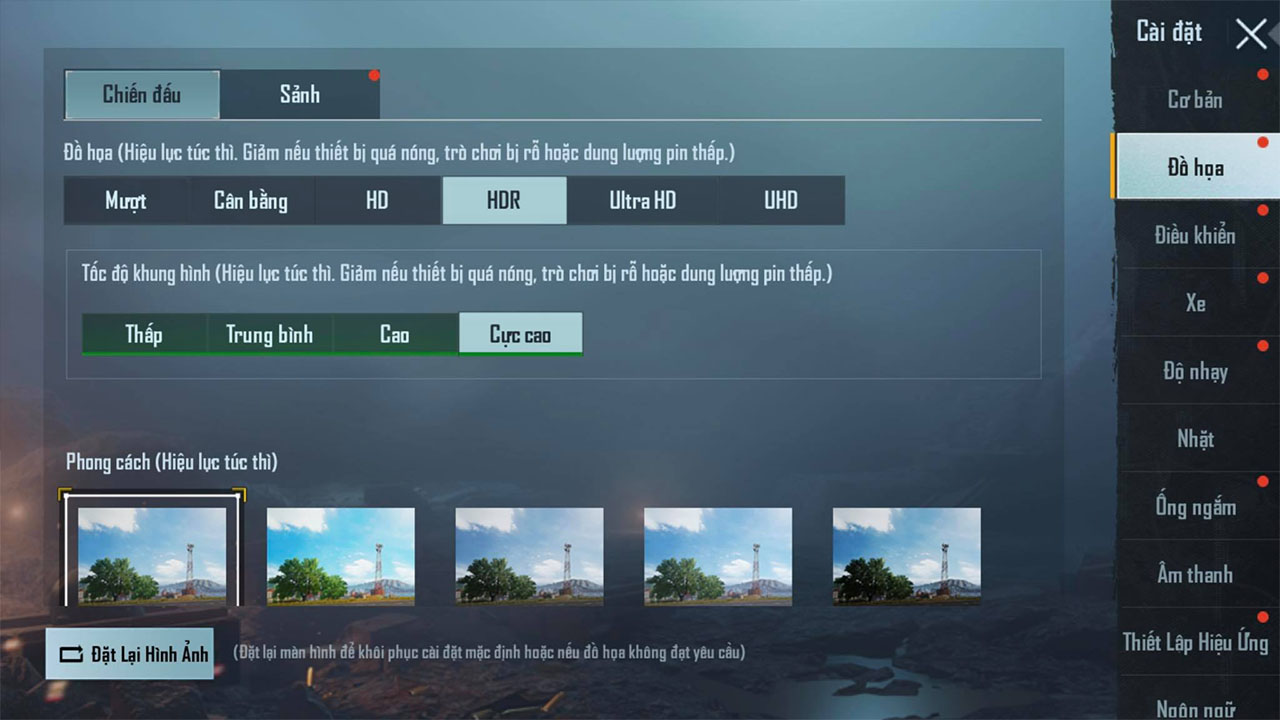Set frame rate to Thấp
This screenshot has width=1280, height=720.
pyautogui.click(x=143, y=334)
